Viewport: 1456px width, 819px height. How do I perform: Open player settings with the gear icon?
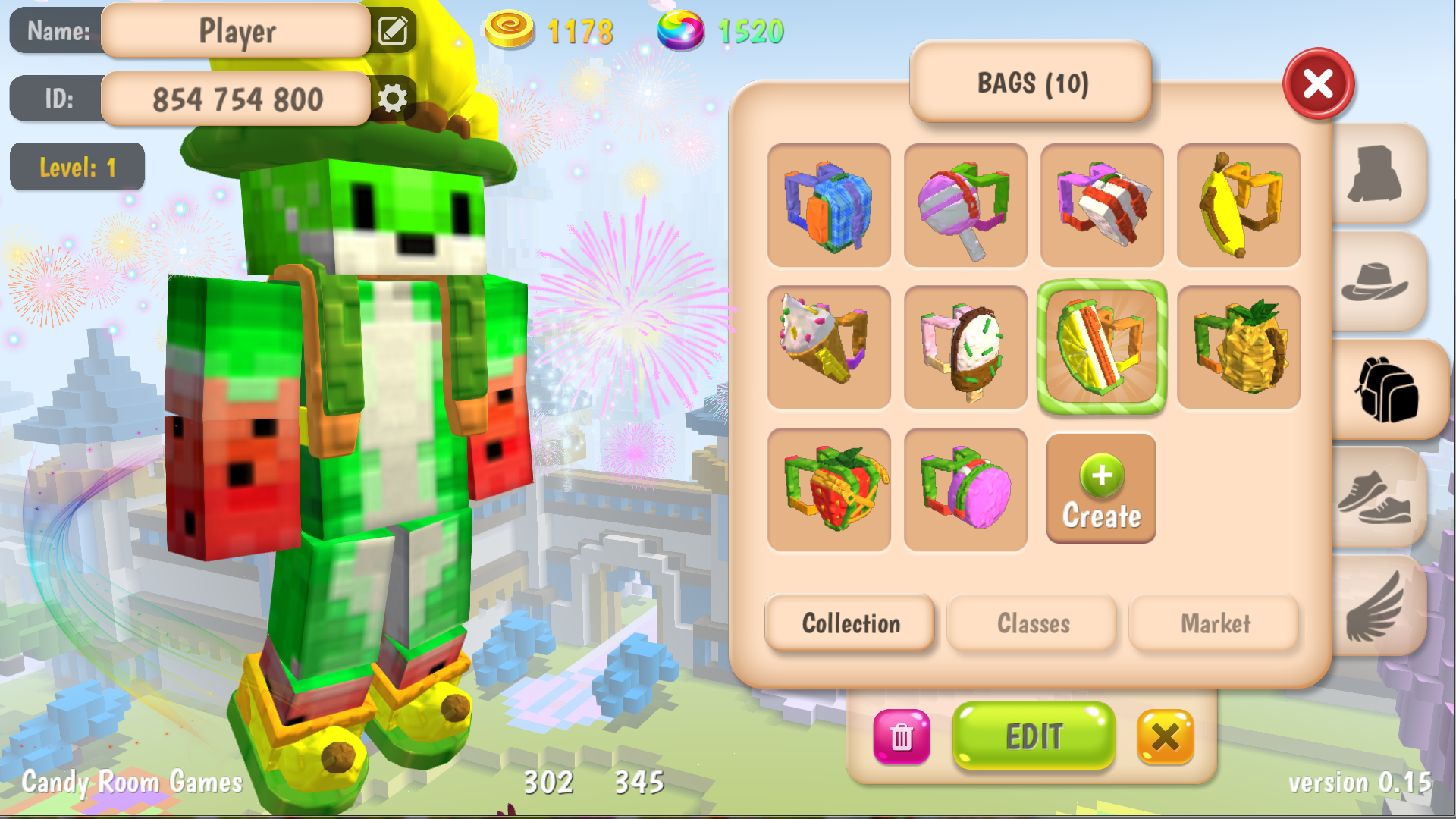coord(393,98)
